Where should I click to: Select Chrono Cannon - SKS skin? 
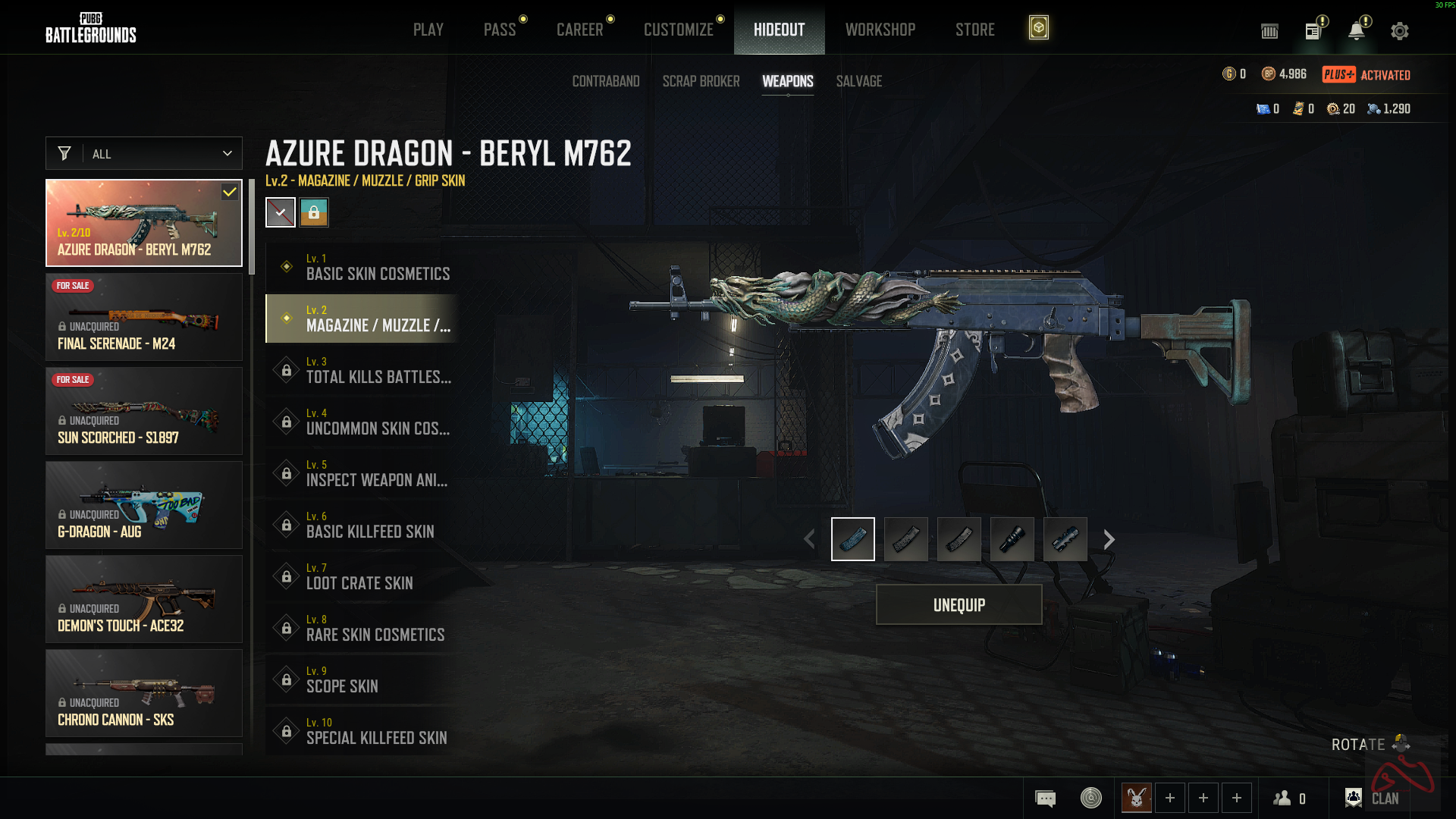click(x=144, y=693)
